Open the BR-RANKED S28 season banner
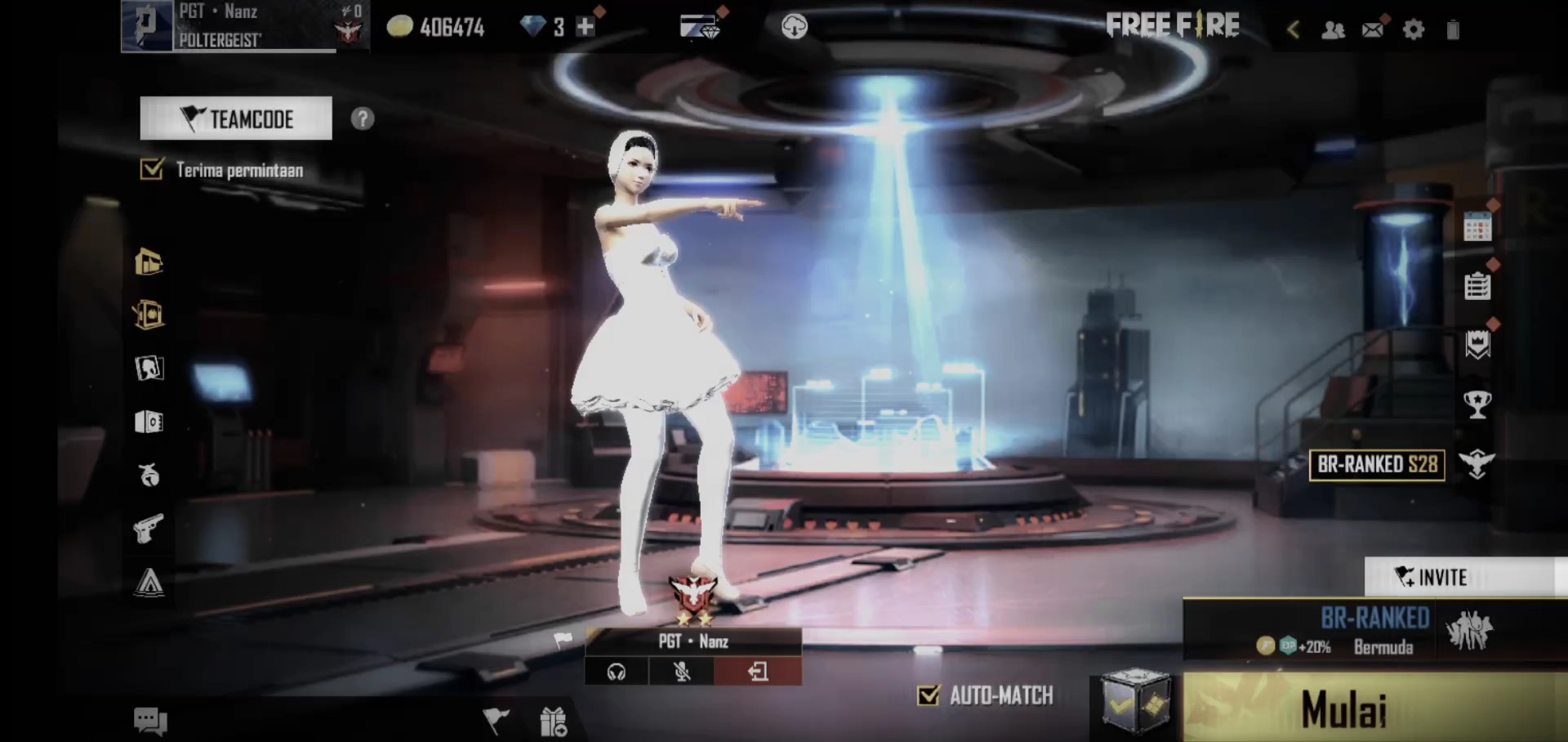The height and width of the screenshot is (742, 1568). [1377, 464]
